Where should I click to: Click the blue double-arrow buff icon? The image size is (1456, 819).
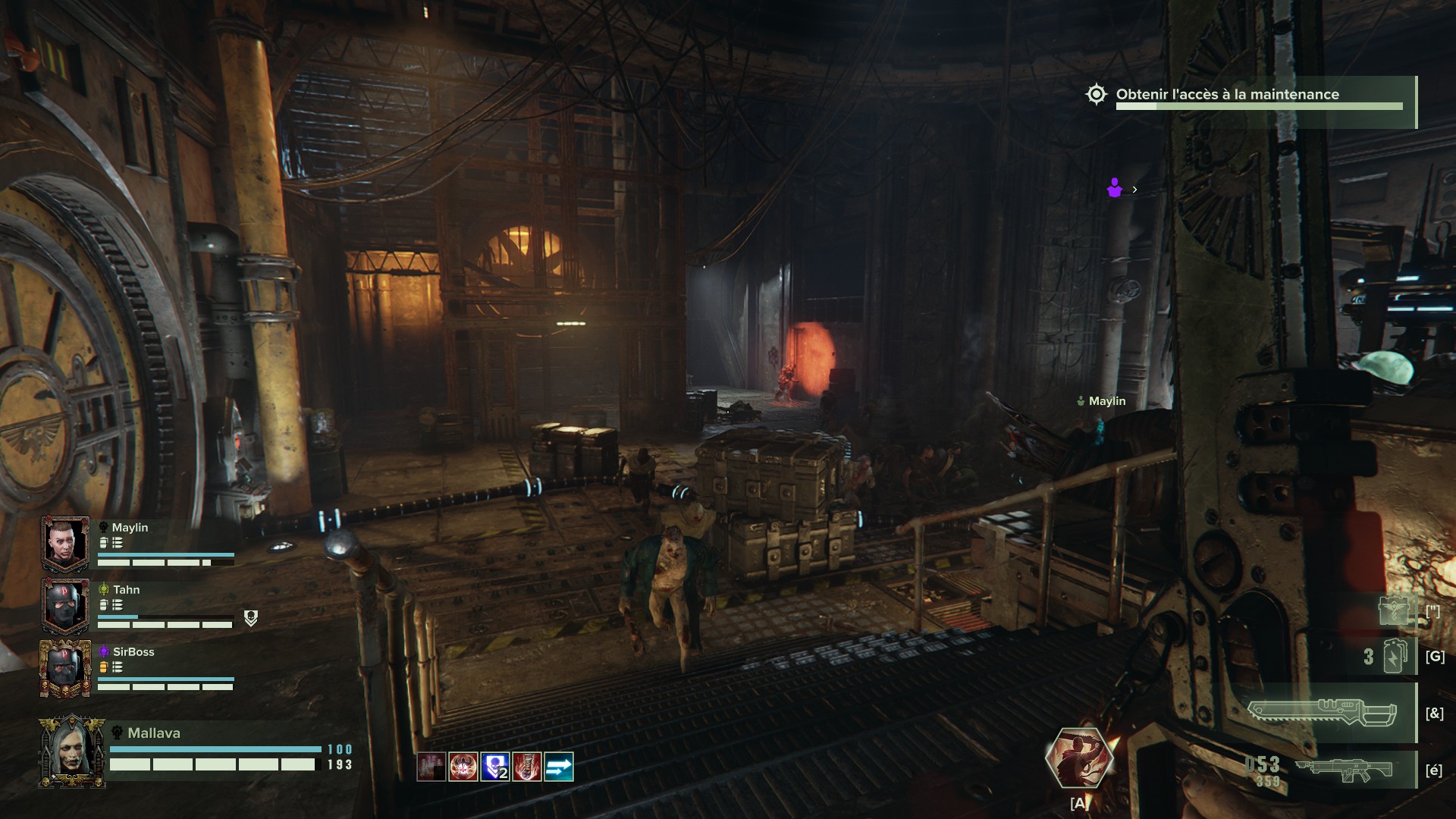pyautogui.click(x=558, y=767)
